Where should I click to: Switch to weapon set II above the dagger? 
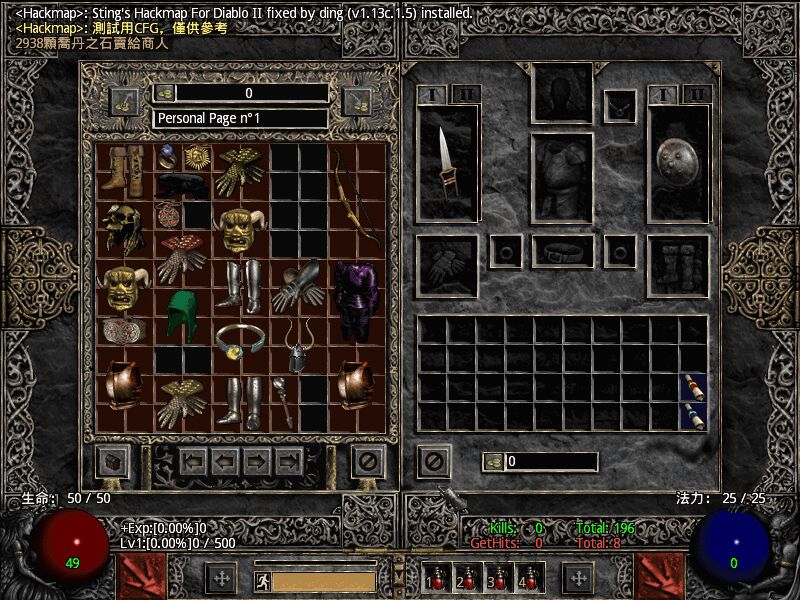466,95
